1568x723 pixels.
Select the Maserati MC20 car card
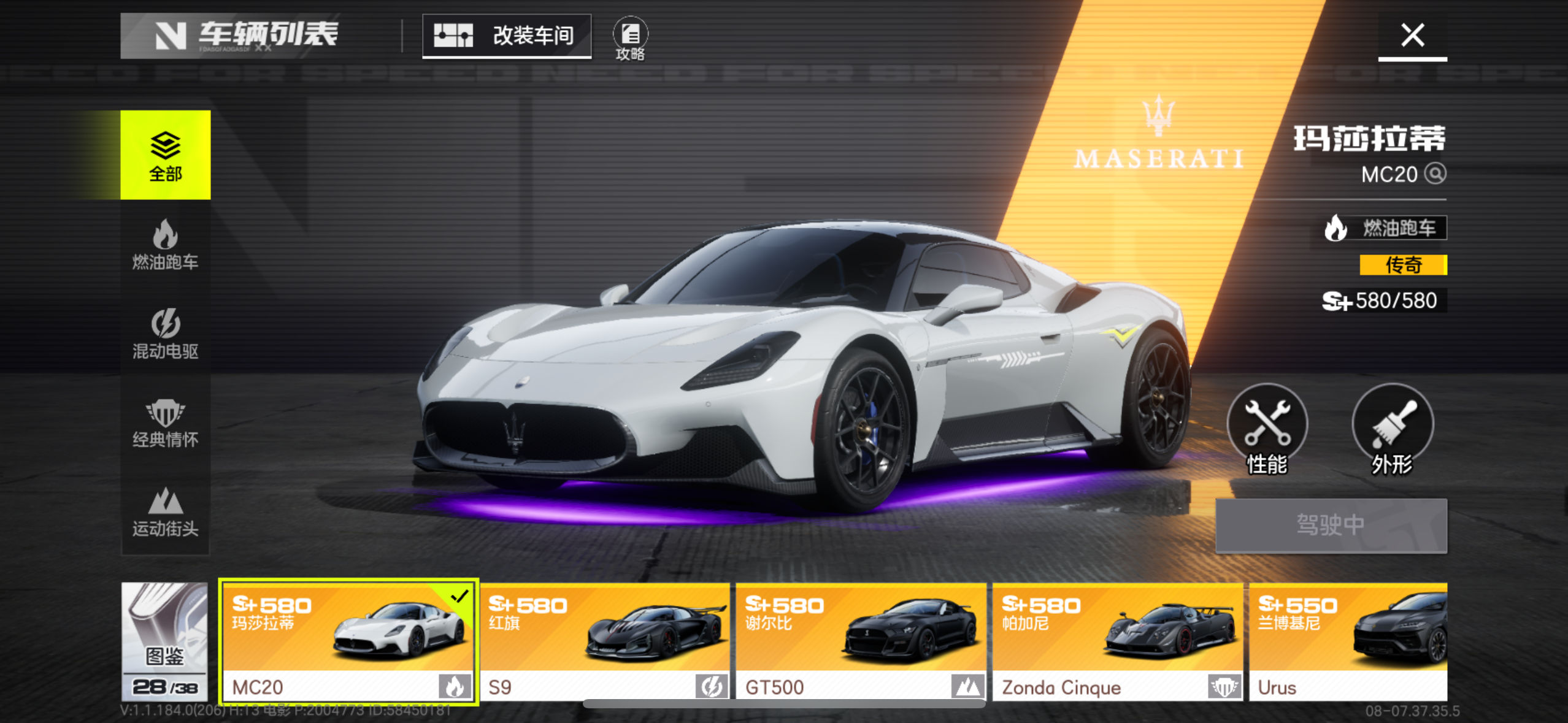click(348, 641)
